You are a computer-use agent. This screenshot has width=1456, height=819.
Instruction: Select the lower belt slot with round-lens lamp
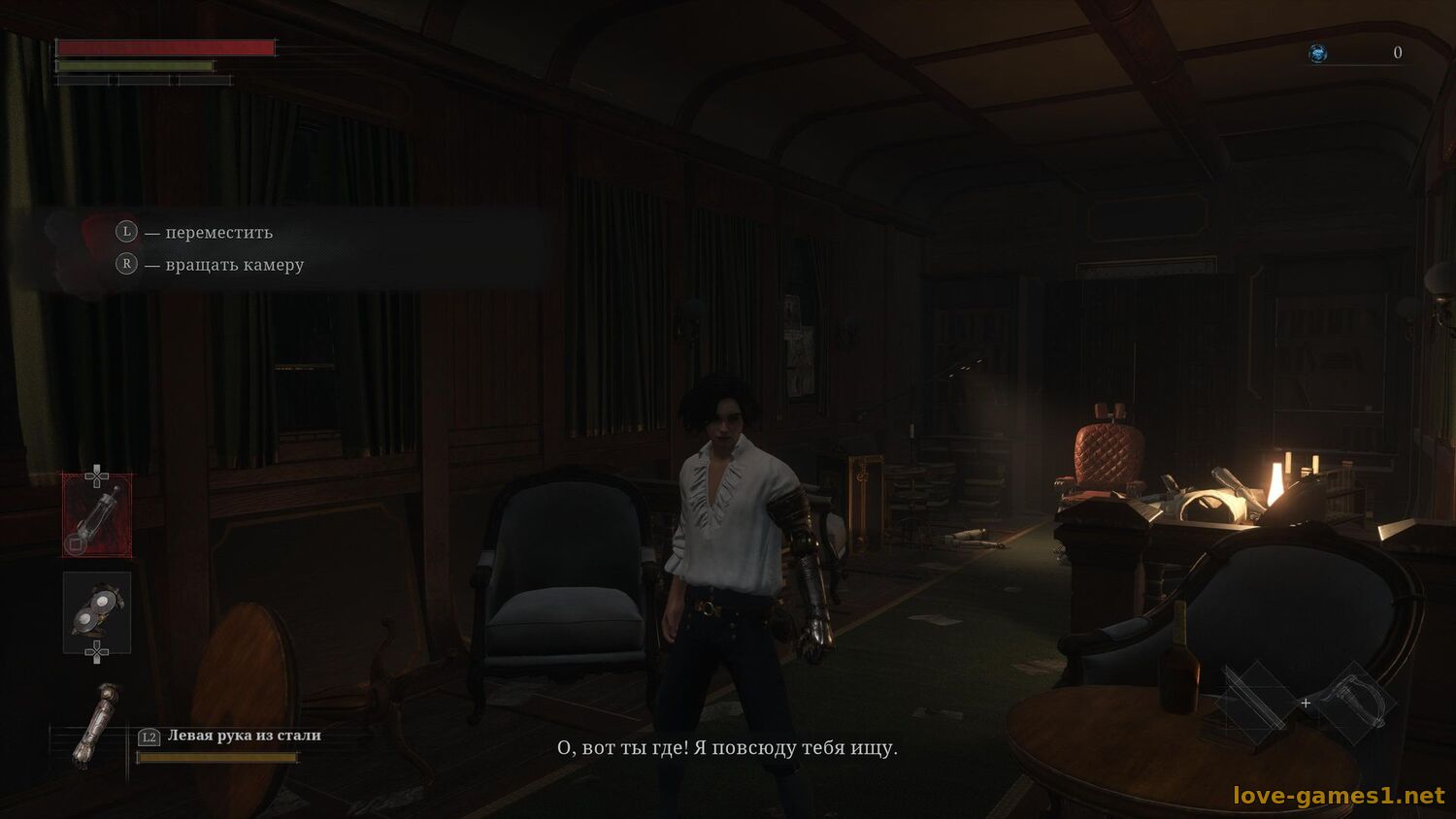pos(97,612)
